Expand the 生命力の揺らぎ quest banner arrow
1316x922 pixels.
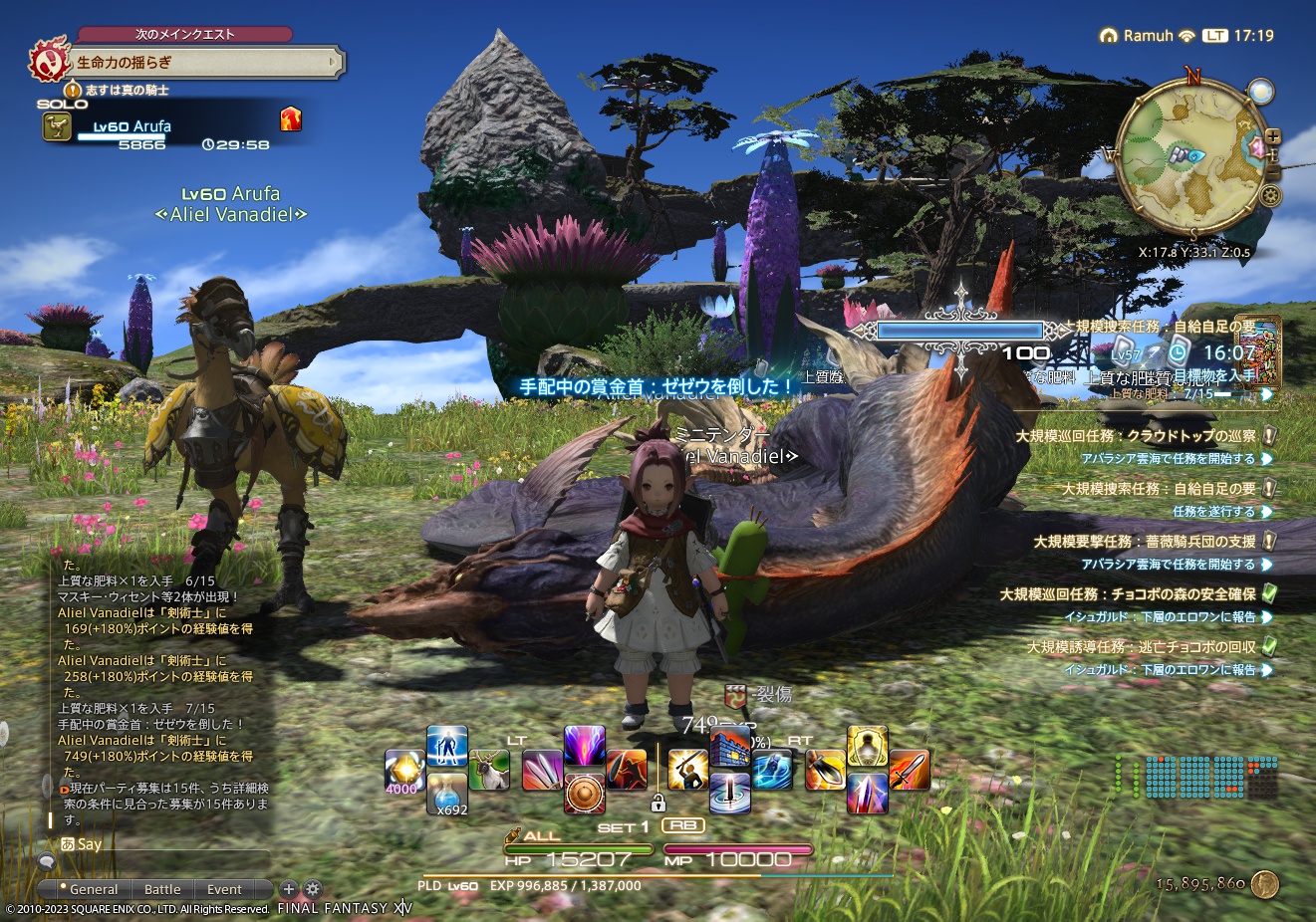click(330, 63)
